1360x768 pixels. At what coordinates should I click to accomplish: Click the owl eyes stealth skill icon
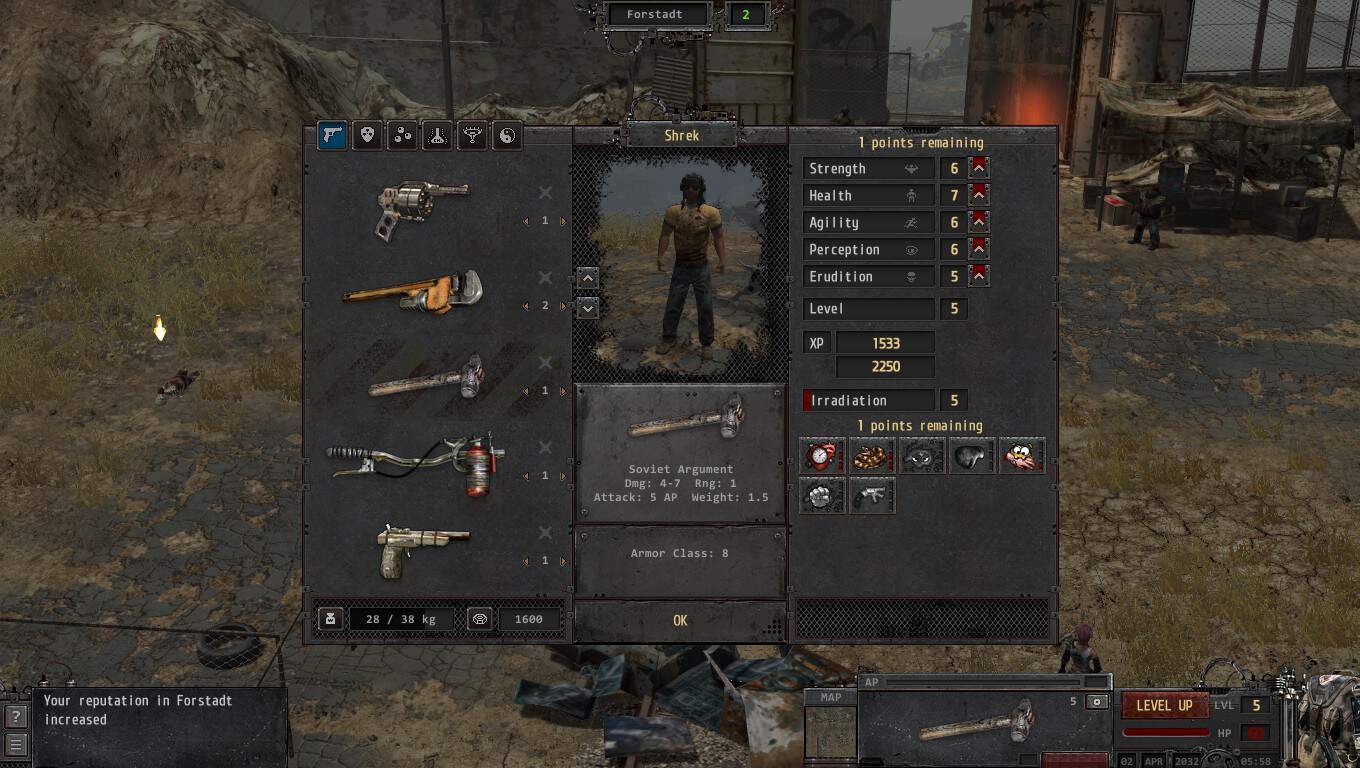(x=921, y=455)
